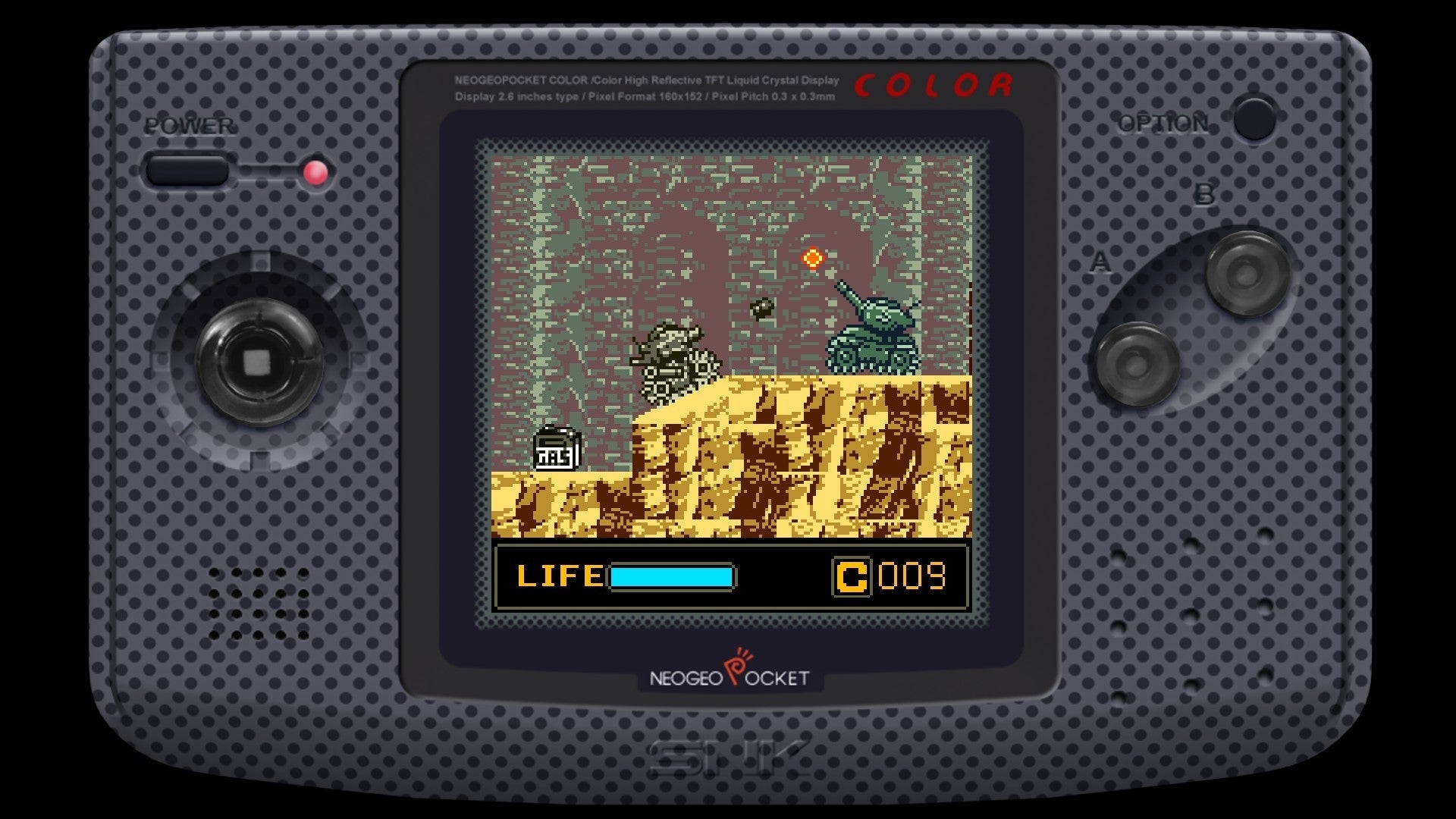This screenshot has width=1456, height=819.
Task: Toggle the red power indicator LED
Action: (x=315, y=173)
